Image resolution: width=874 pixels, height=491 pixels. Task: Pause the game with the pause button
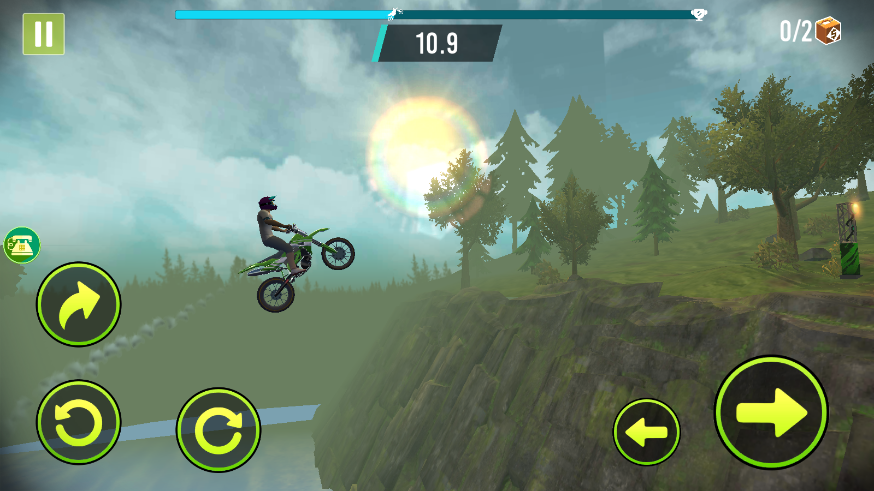tap(43, 34)
